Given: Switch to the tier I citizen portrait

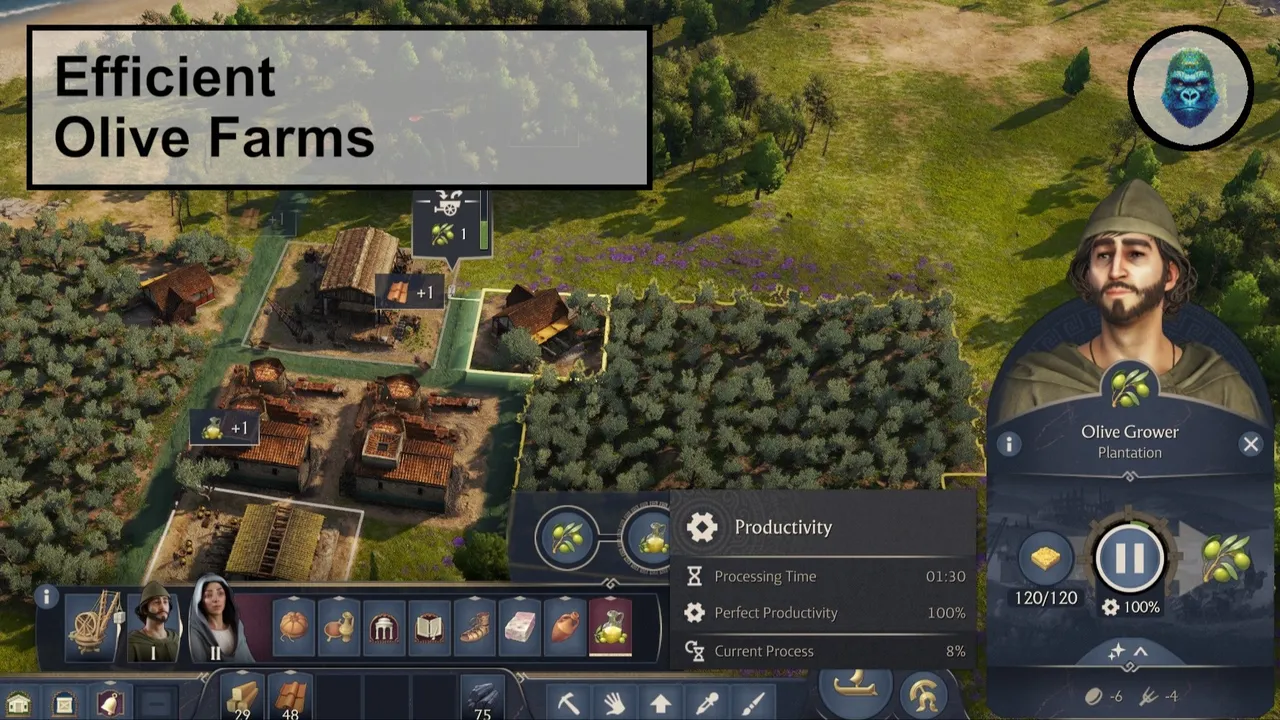Looking at the screenshot, I should 154,623.
